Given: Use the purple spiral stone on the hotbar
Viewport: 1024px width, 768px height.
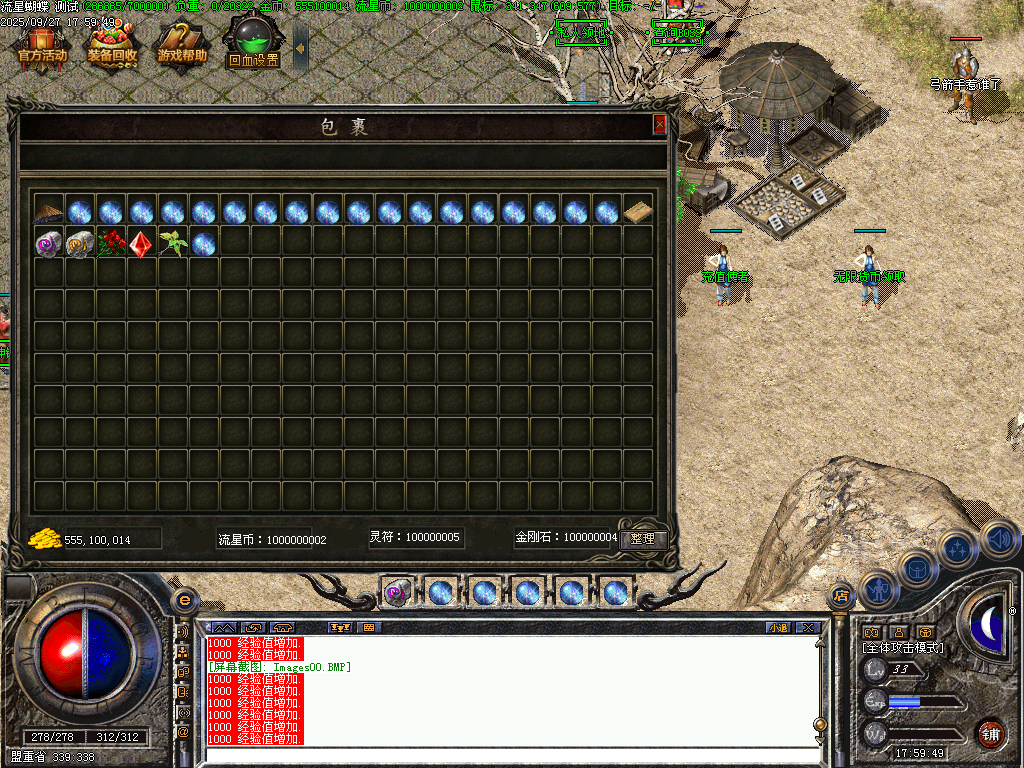Looking at the screenshot, I should point(397,593).
